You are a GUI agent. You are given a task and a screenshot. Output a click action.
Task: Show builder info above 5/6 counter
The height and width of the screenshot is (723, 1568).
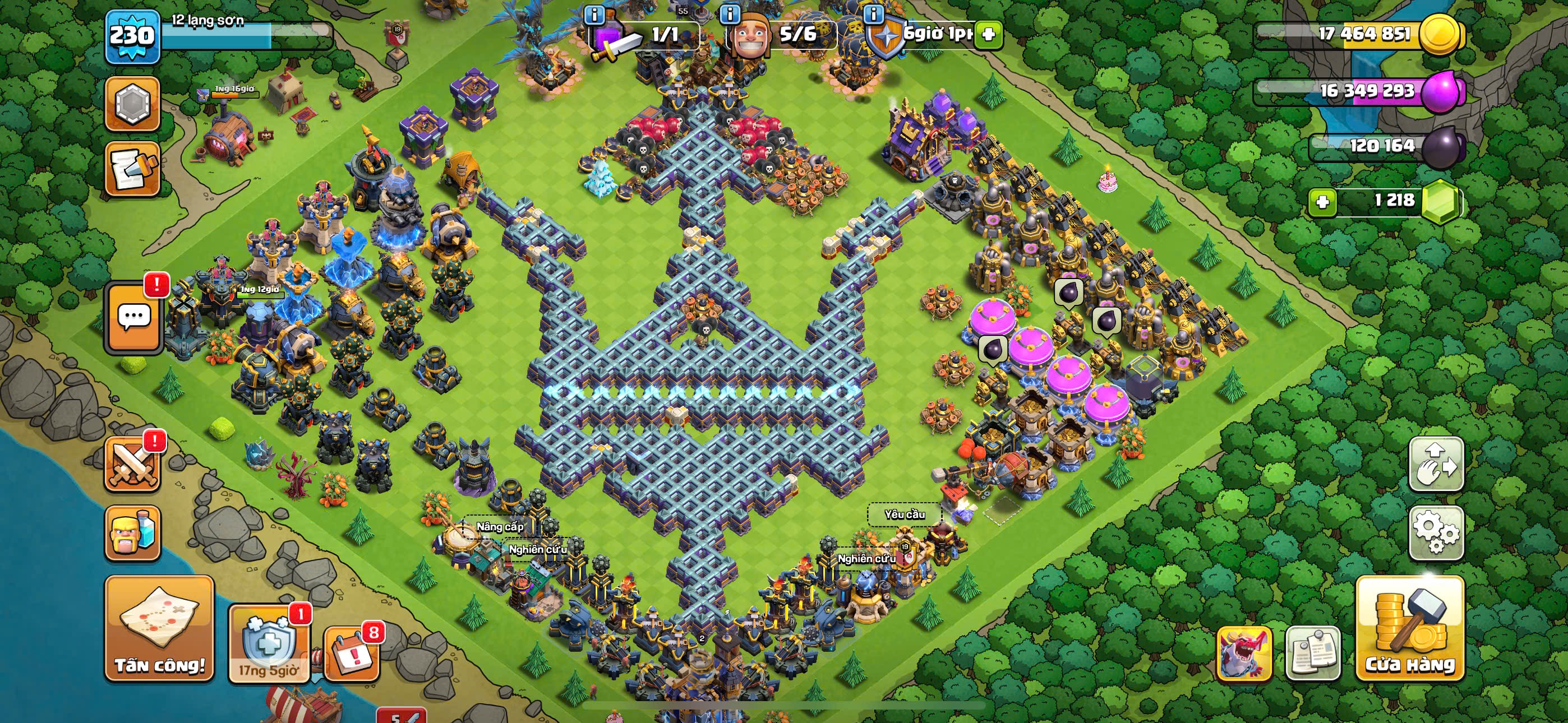pyautogui.click(x=730, y=14)
